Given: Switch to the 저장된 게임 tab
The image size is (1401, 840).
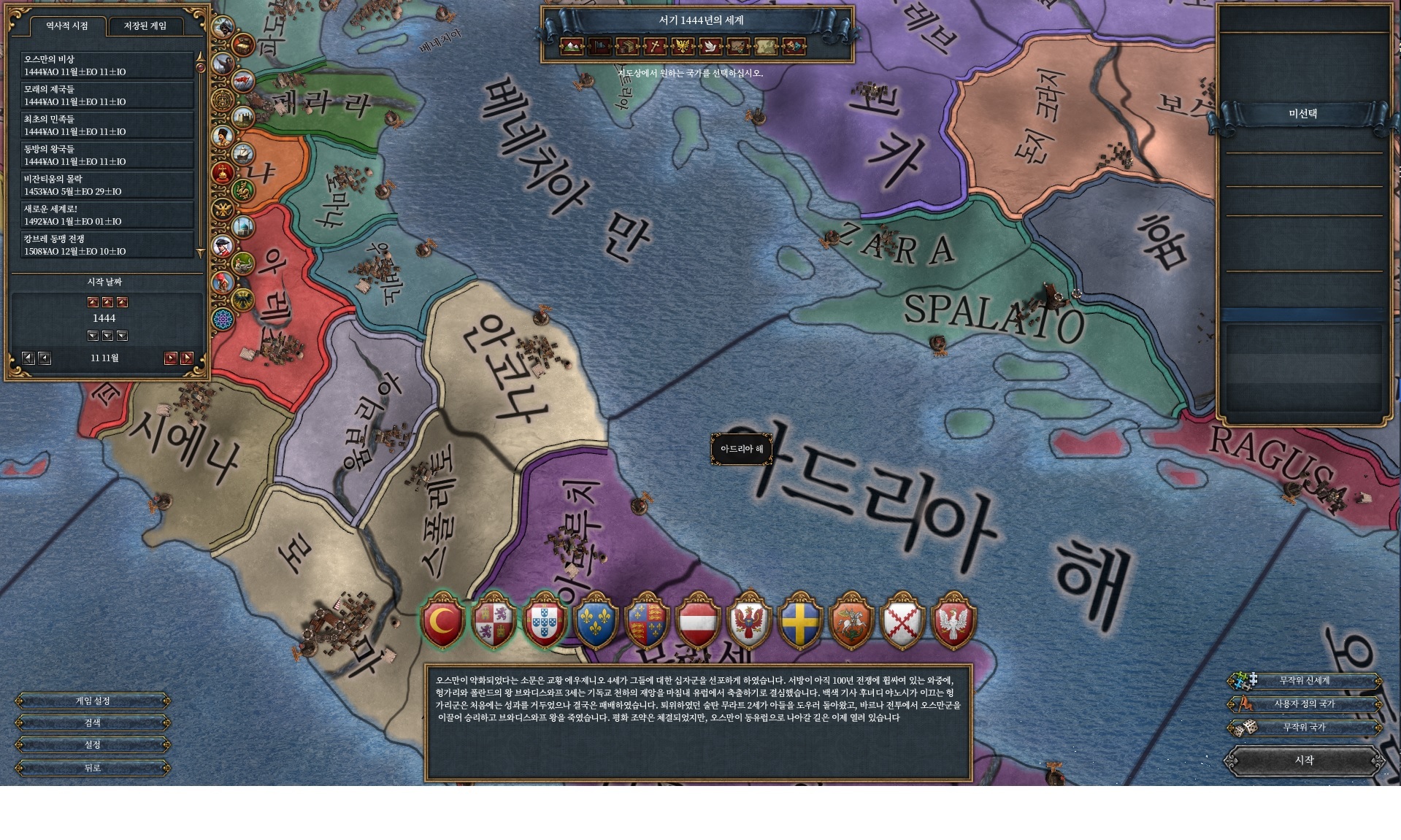Looking at the screenshot, I should pos(147,27).
